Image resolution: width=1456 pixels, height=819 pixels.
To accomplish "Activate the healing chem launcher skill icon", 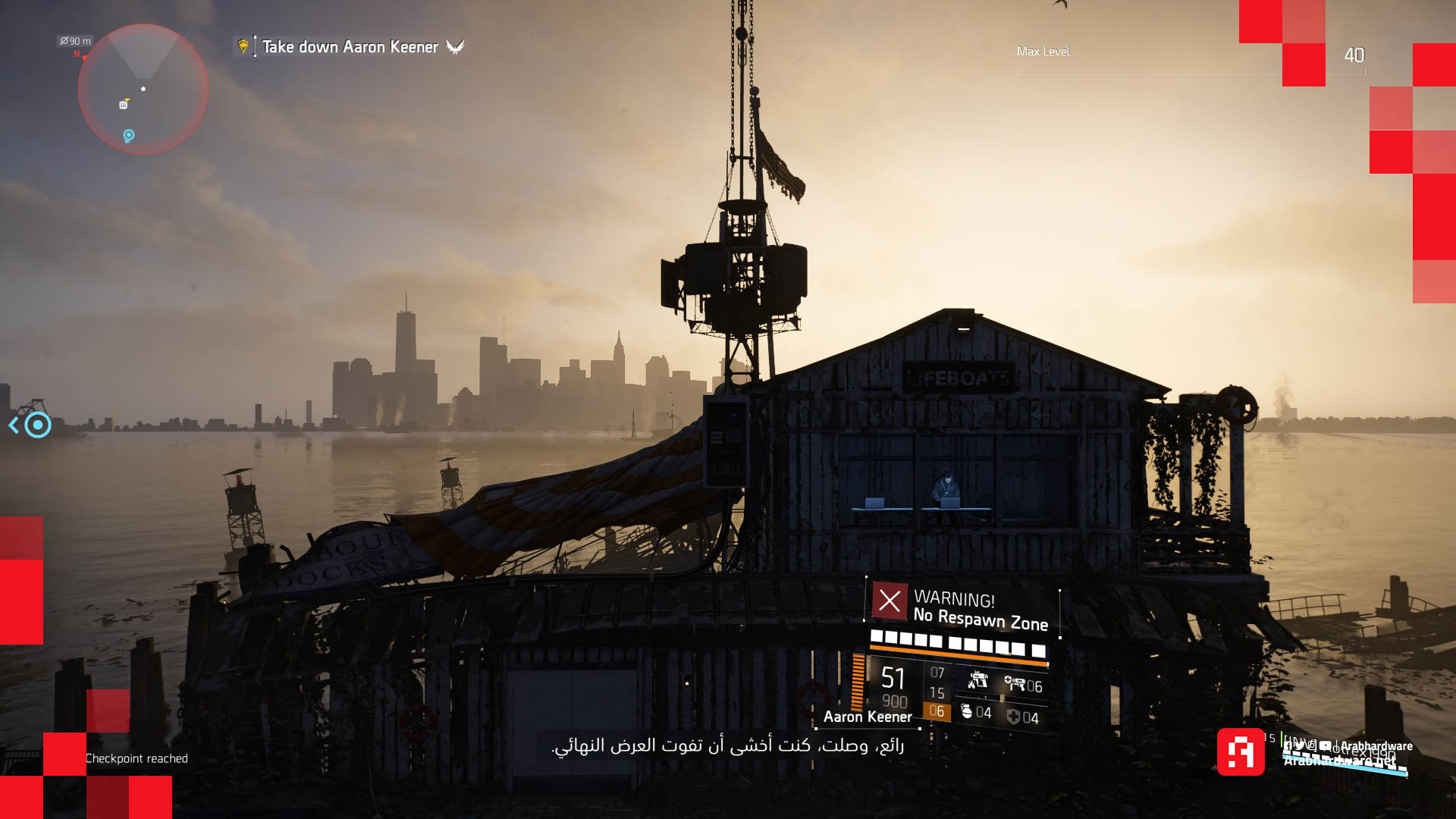I will pyautogui.click(x=1015, y=684).
